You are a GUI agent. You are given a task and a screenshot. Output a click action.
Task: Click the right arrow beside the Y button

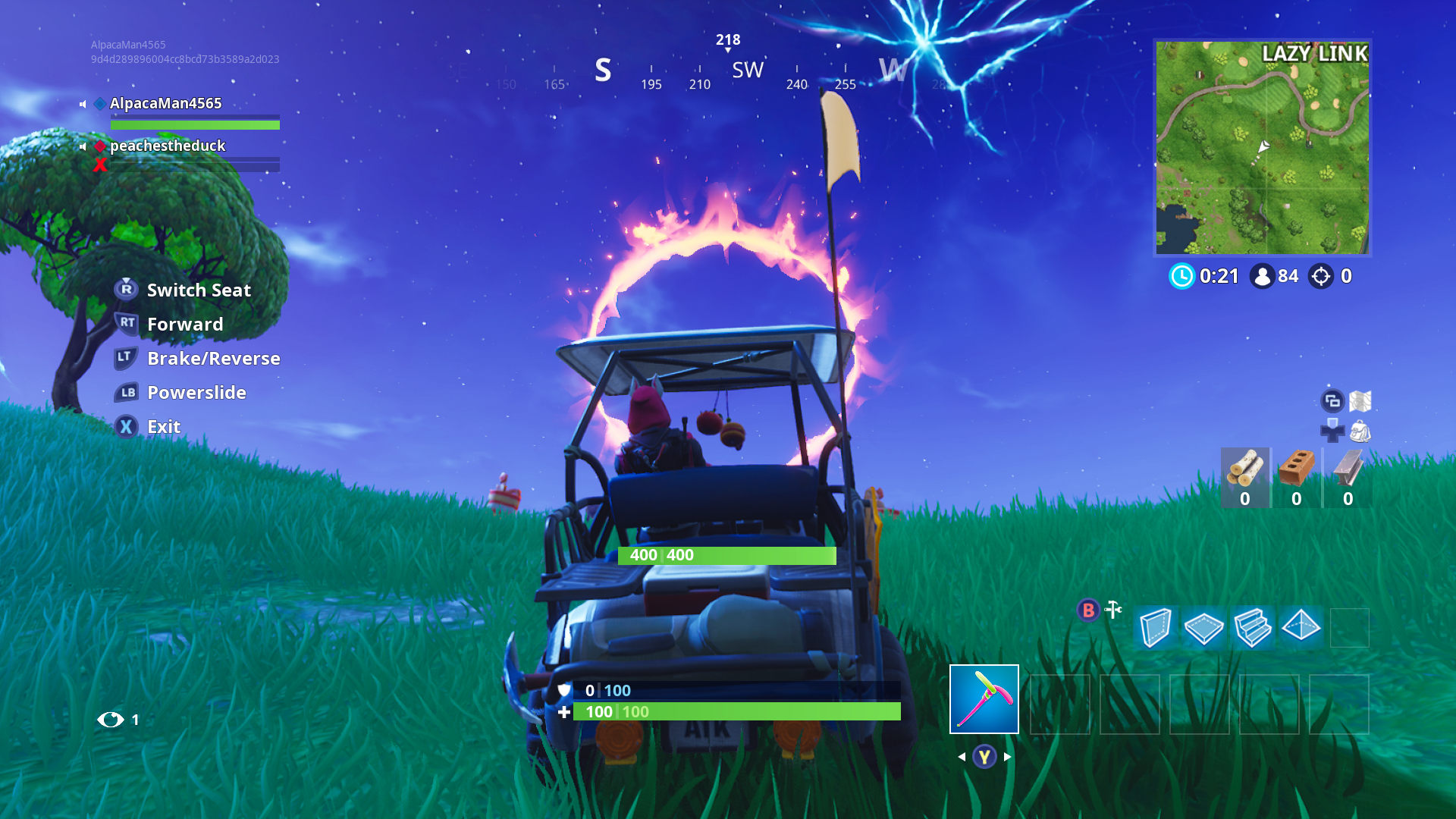(x=1006, y=756)
